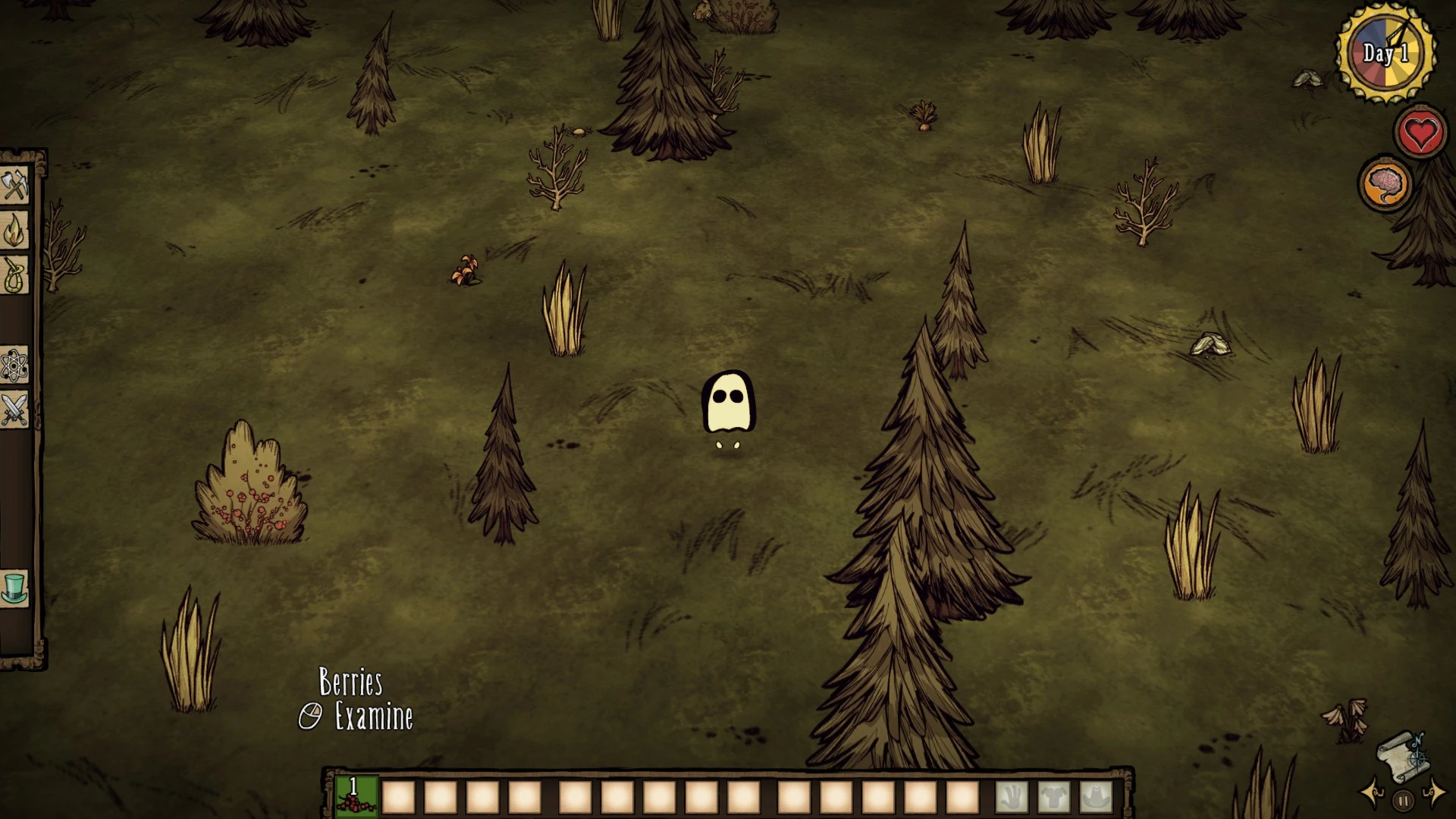1456x819 pixels.
Task: Check the heart health meter
Action: (x=1420, y=130)
